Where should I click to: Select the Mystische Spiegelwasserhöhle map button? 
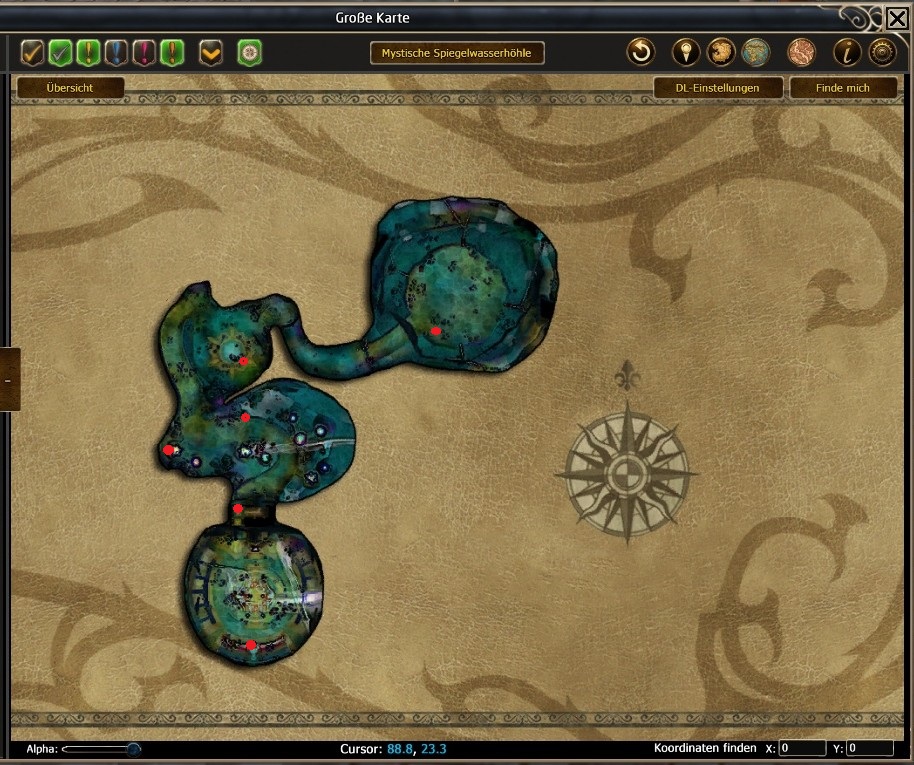click(457, 53)
